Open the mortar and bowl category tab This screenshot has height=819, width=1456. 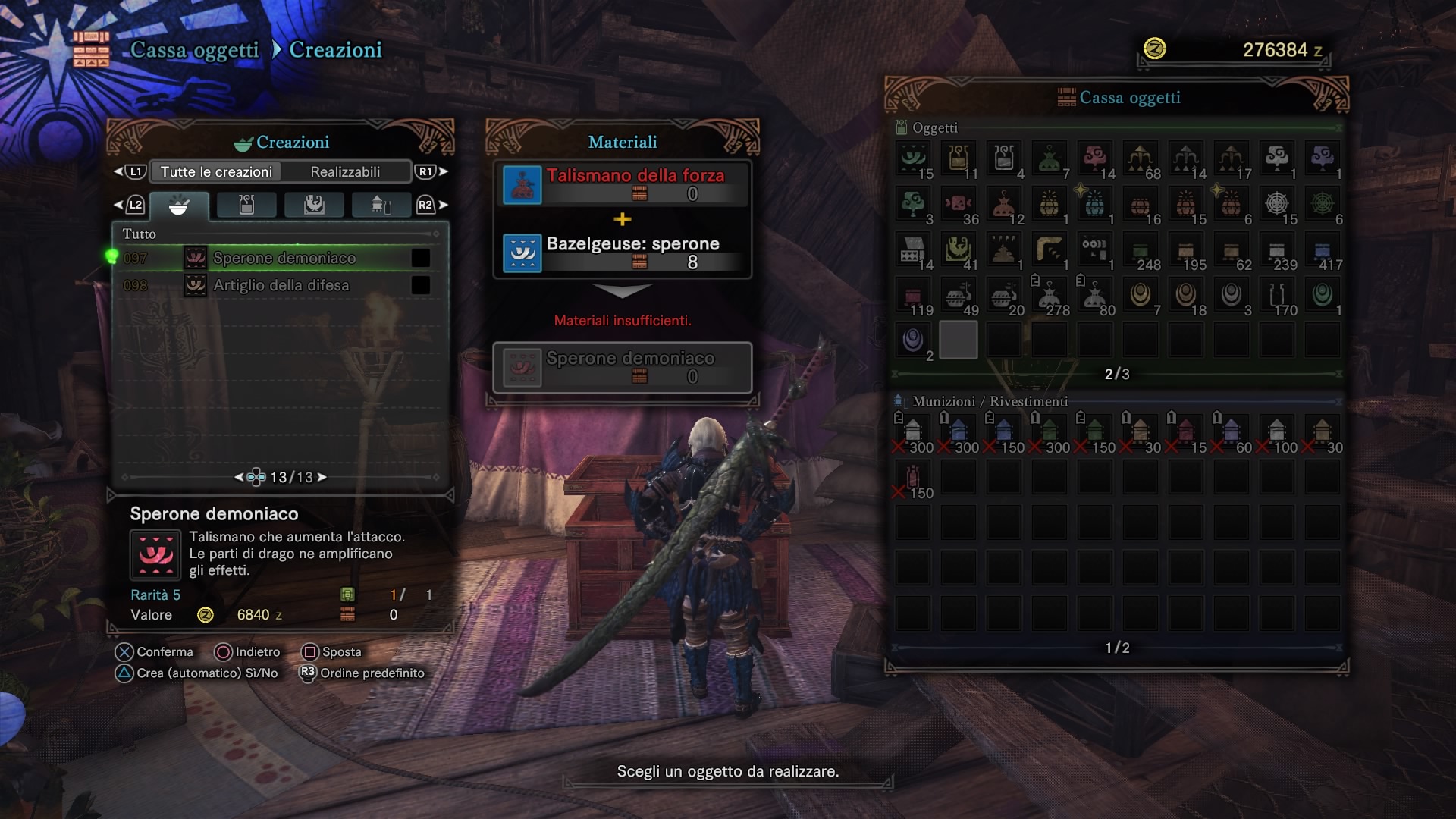click(x=179, y=206)
